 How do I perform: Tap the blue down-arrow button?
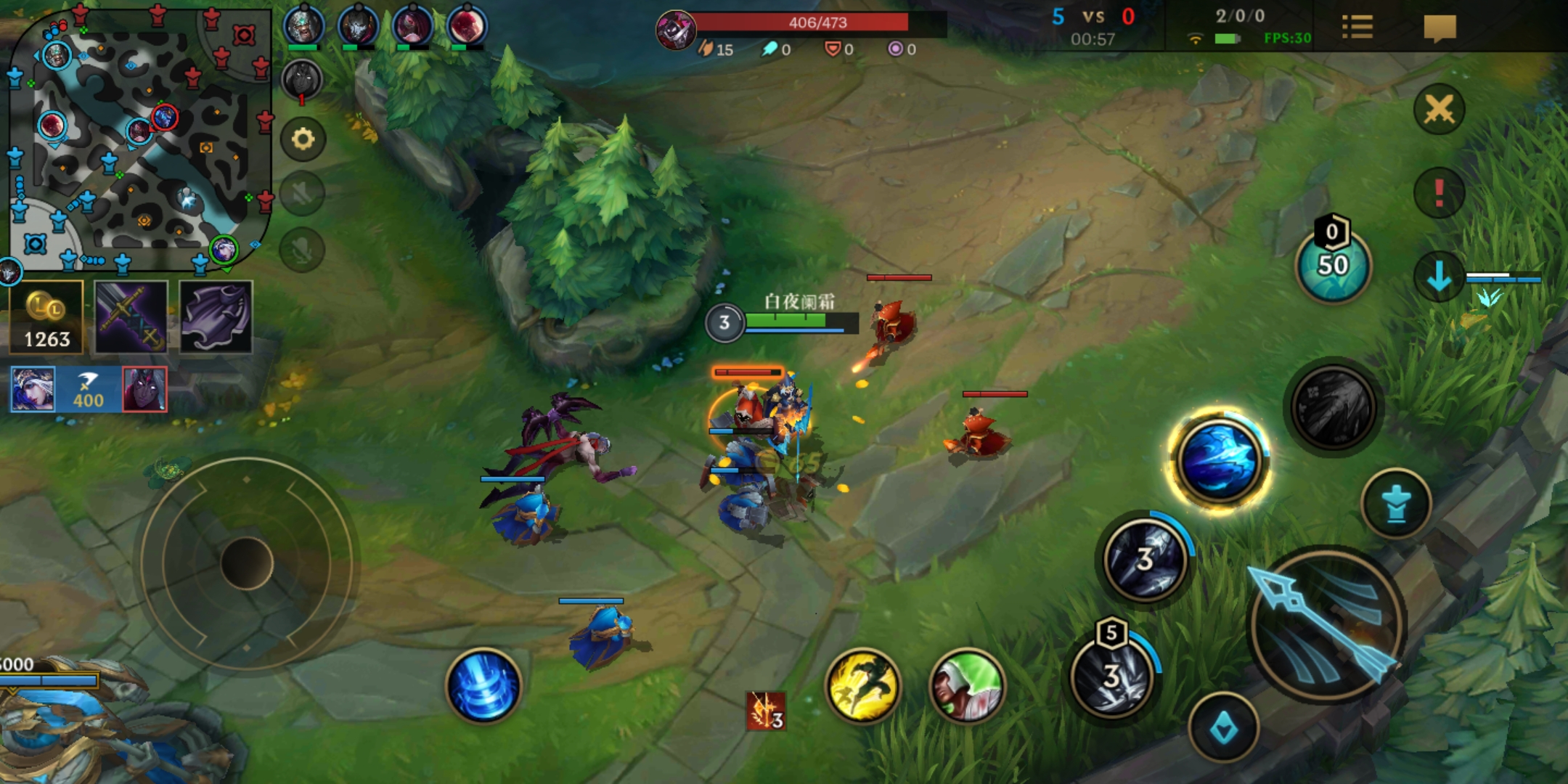click(x=1439, y=277)
